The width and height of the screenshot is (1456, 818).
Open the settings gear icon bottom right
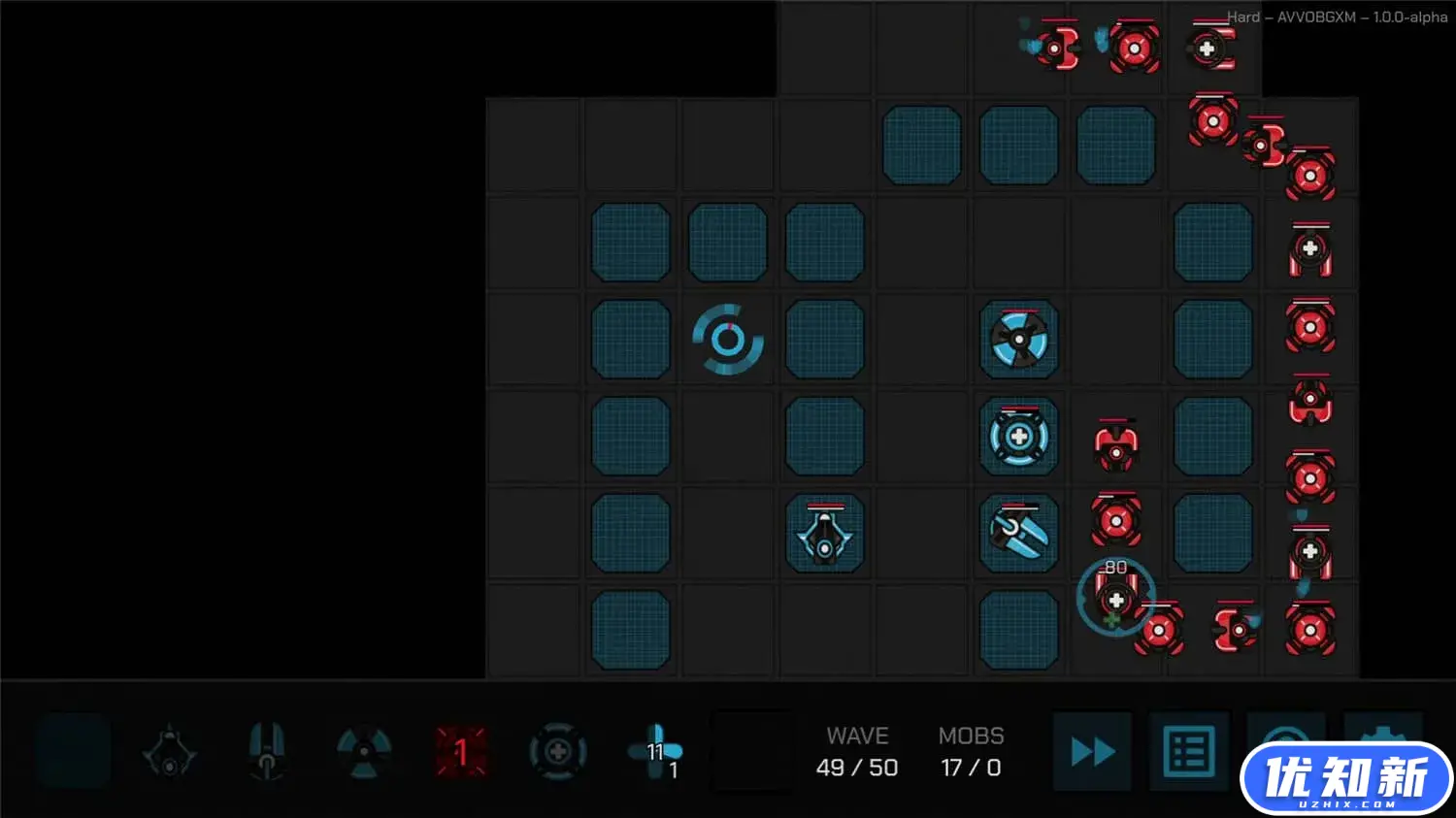click(1383, 750)
